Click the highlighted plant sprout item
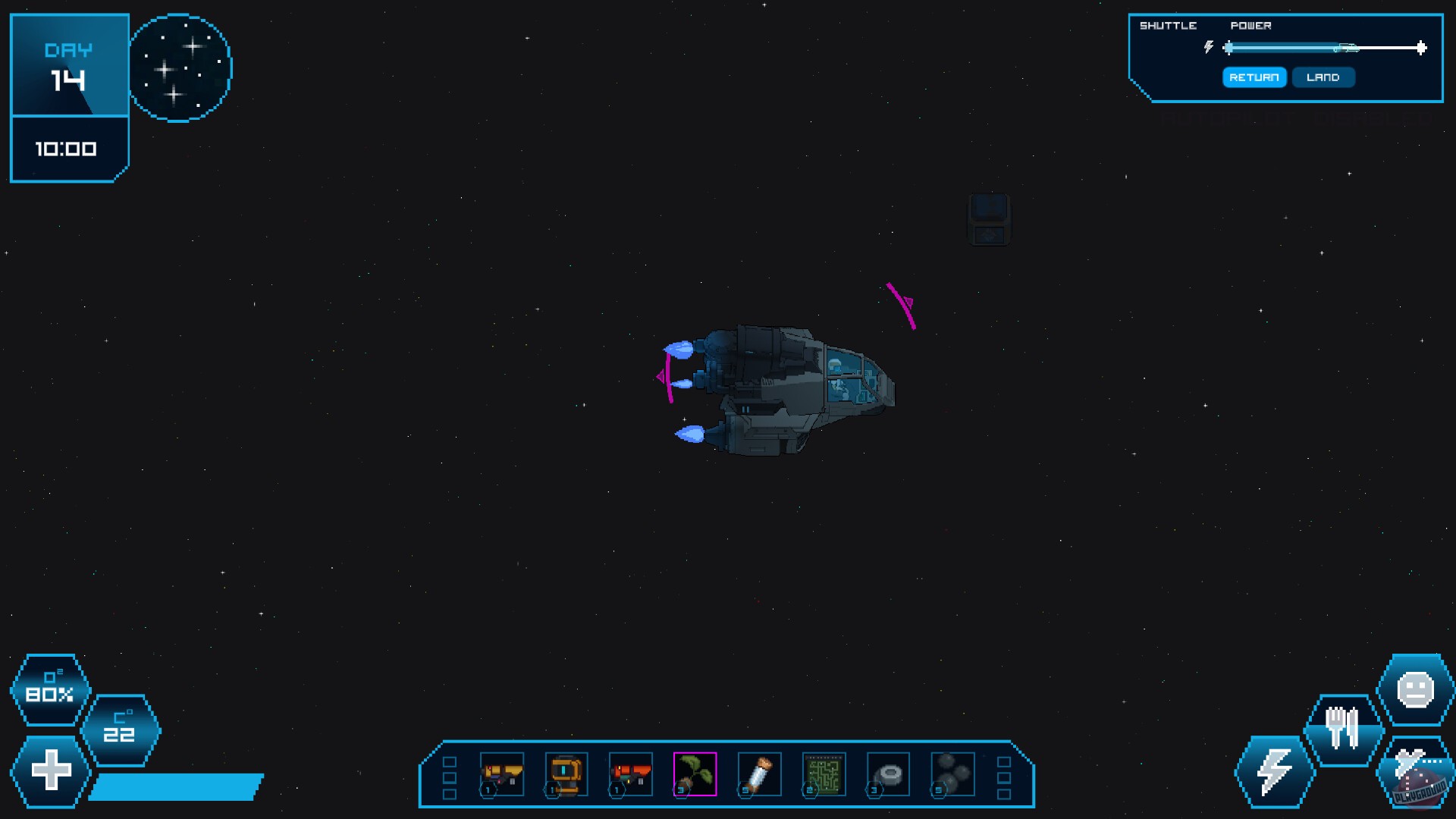Screen dimensions: 1456x819 694,773
